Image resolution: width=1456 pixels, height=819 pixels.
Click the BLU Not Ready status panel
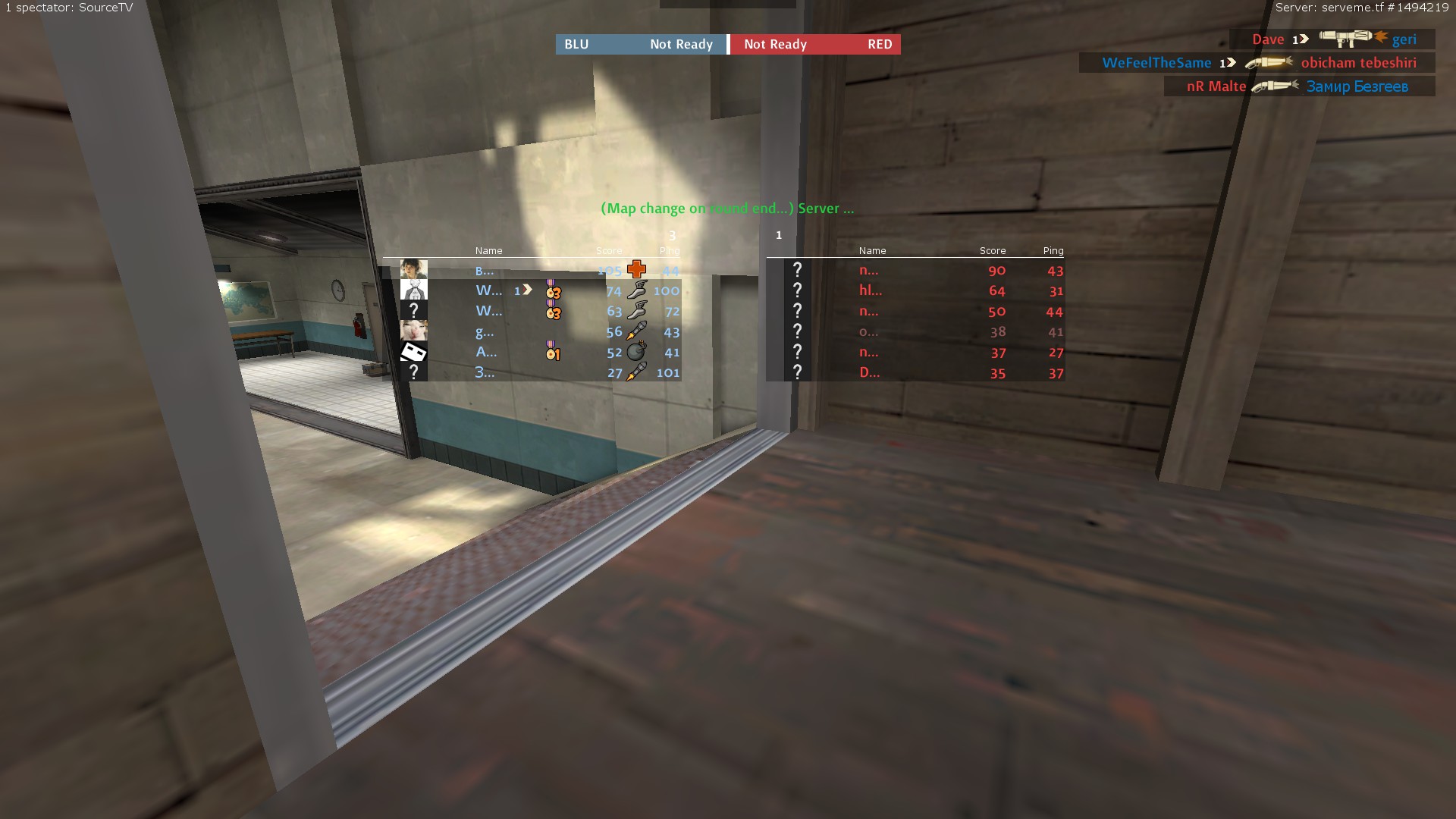click(641, 44)
